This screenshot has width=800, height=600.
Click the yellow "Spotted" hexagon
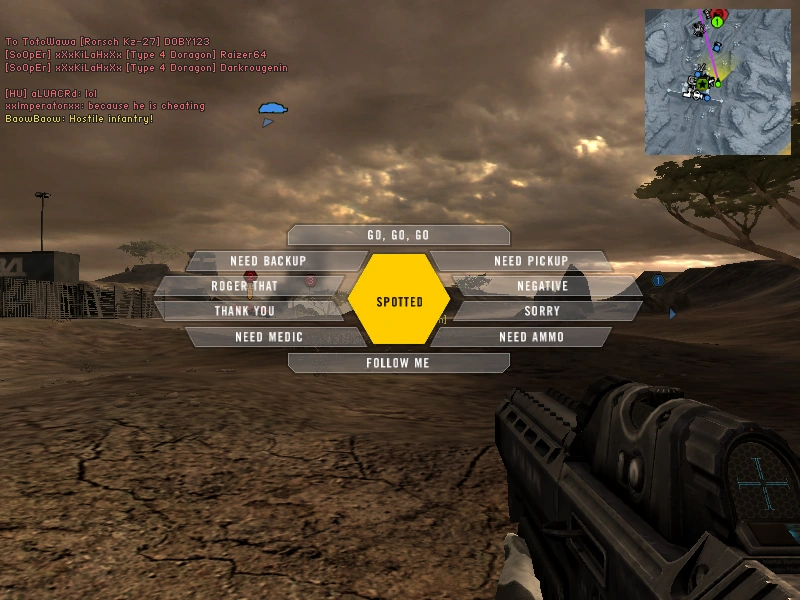coord(399,301)
